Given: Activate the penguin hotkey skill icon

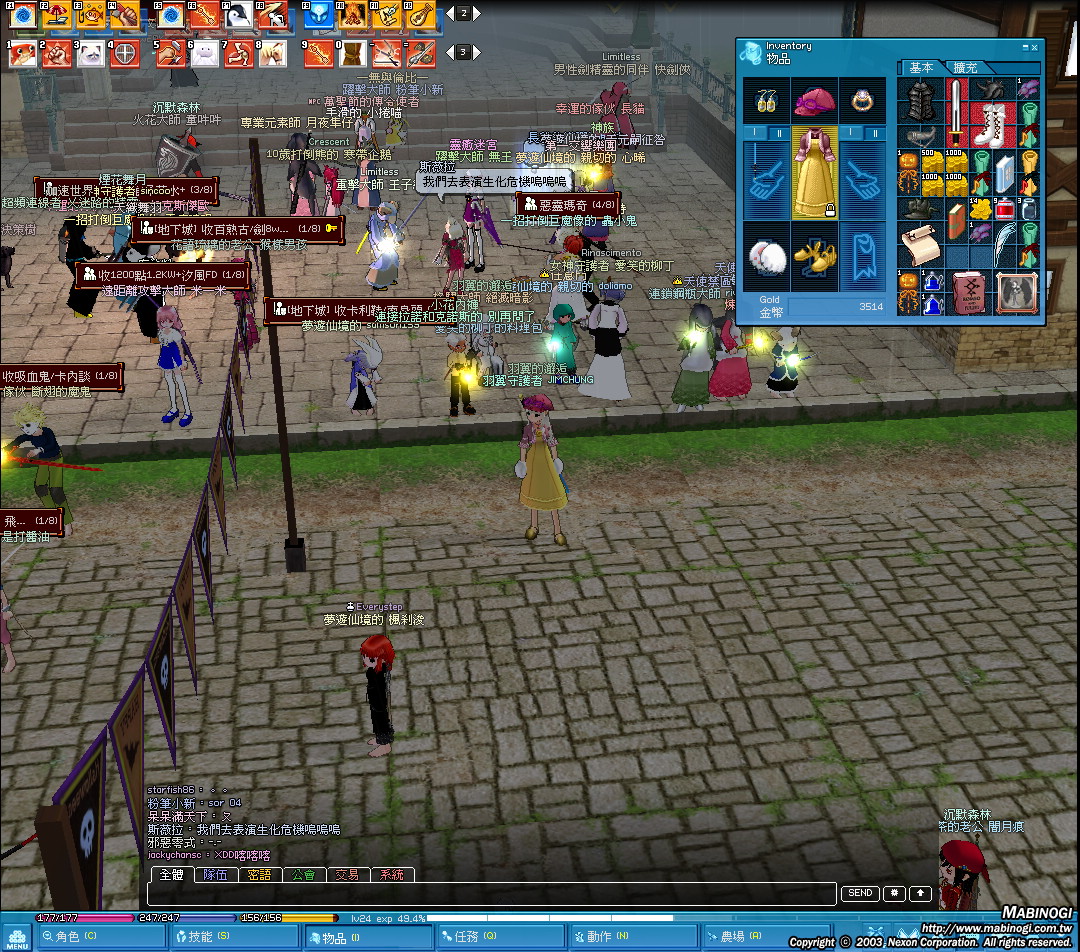Looking at the screenshot, I should pyautogui.click(x=240, y=15).
